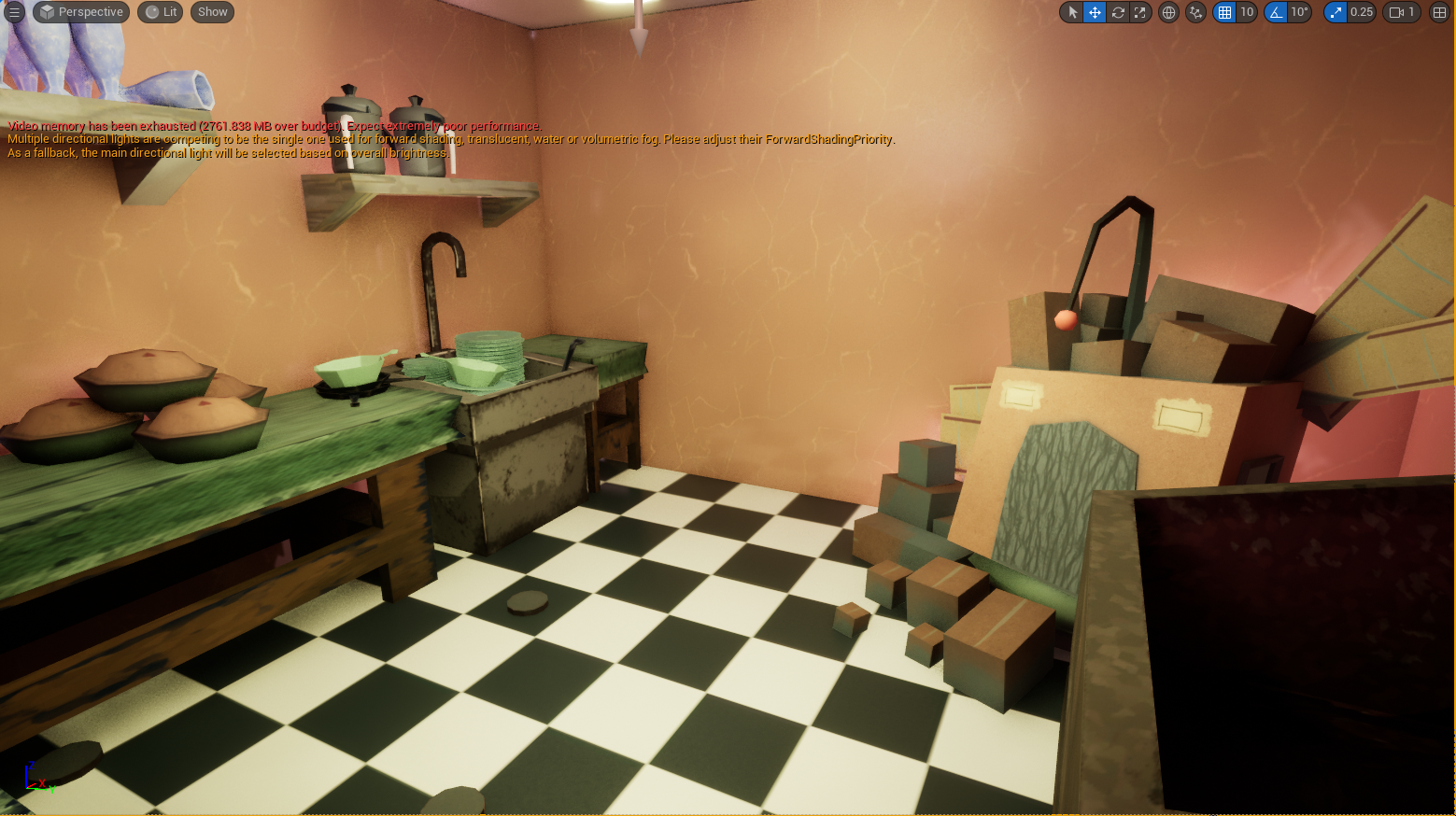Screen dimensions: 1456x816
Task: Change the Lit view mode
Action: 162,12
